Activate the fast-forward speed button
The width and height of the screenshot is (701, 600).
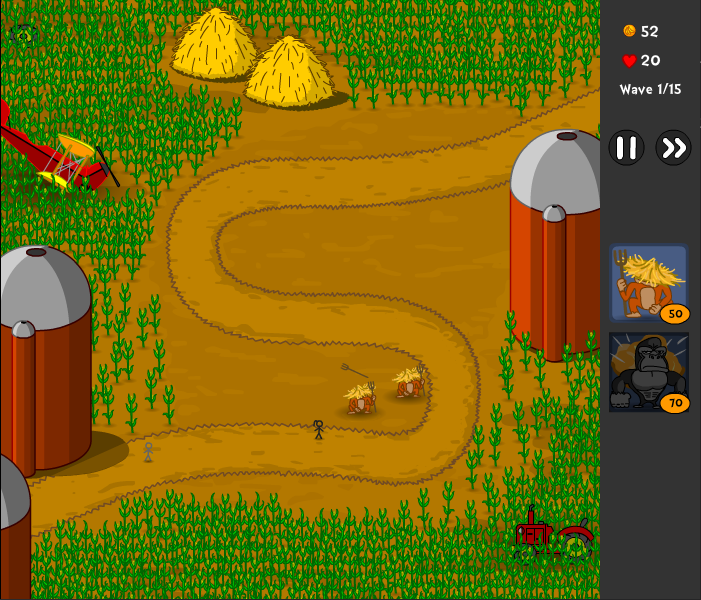click(x=673, y=149)
